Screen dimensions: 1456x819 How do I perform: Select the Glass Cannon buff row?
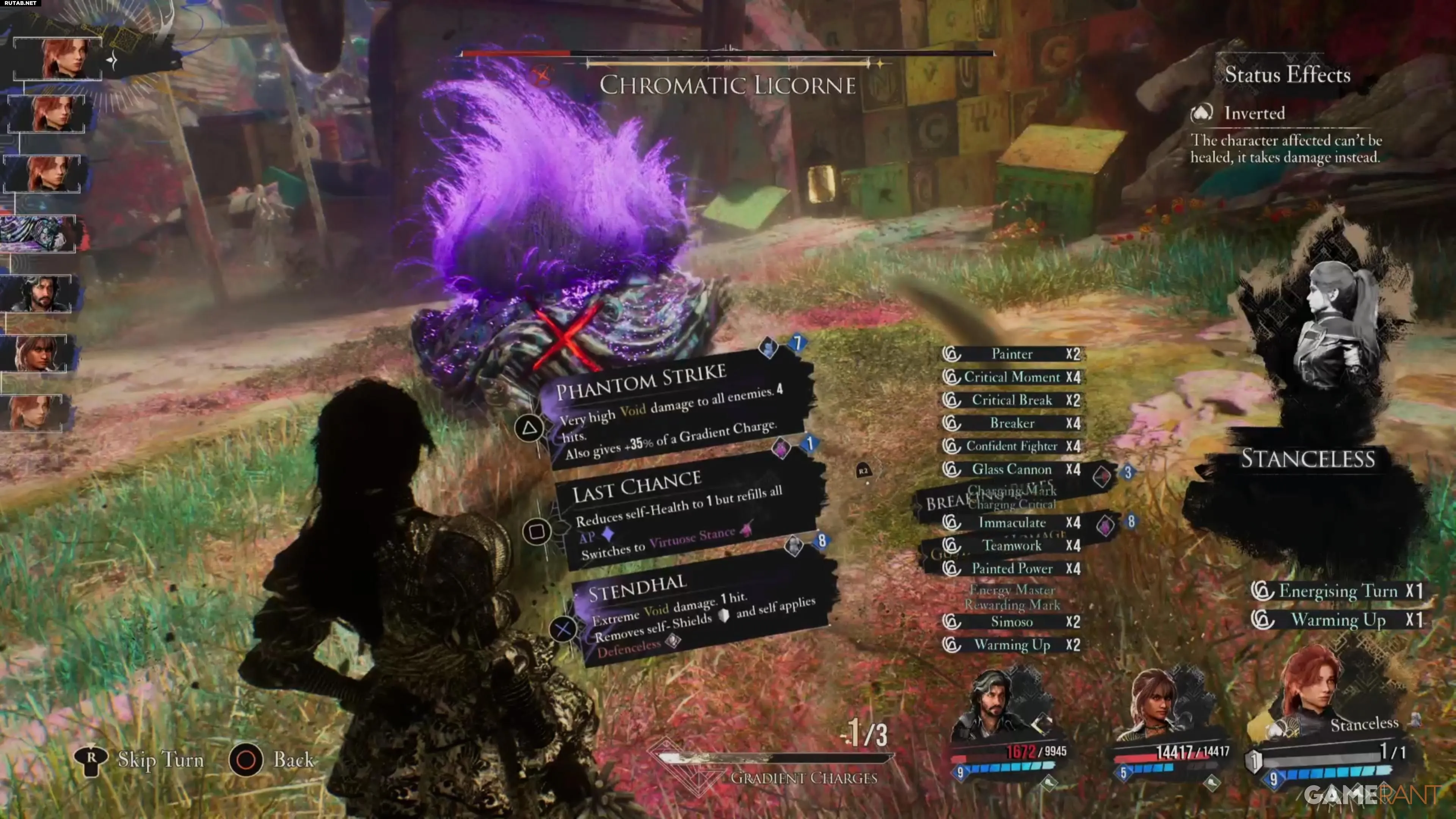(1011, 469)
